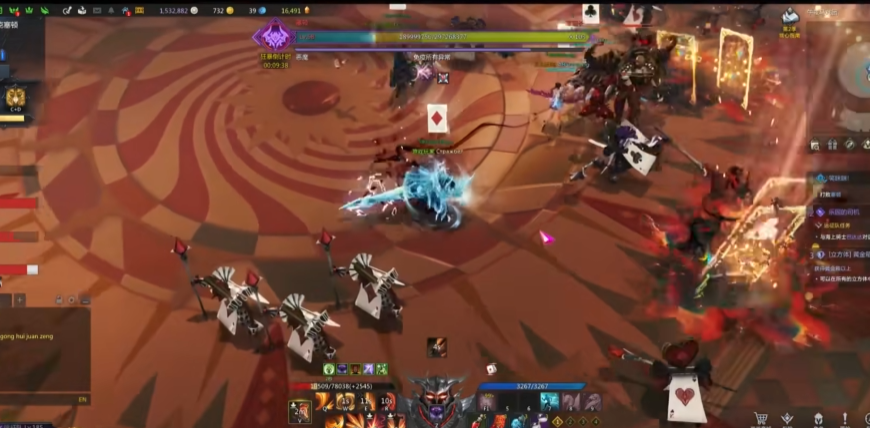Select the V awakening skill slot

click(x=299, y=409)
